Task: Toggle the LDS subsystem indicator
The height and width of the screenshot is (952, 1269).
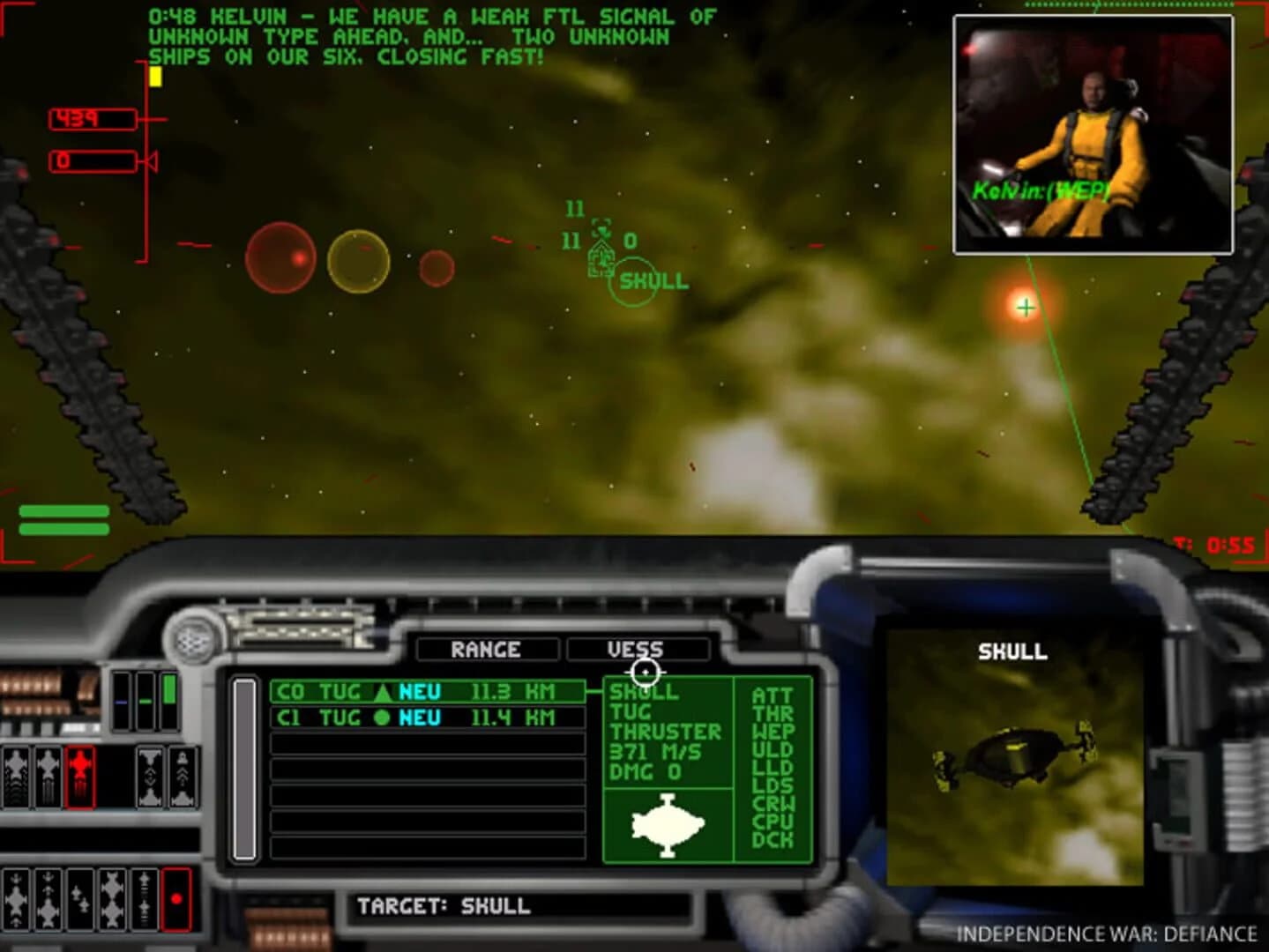Action: 773,784
